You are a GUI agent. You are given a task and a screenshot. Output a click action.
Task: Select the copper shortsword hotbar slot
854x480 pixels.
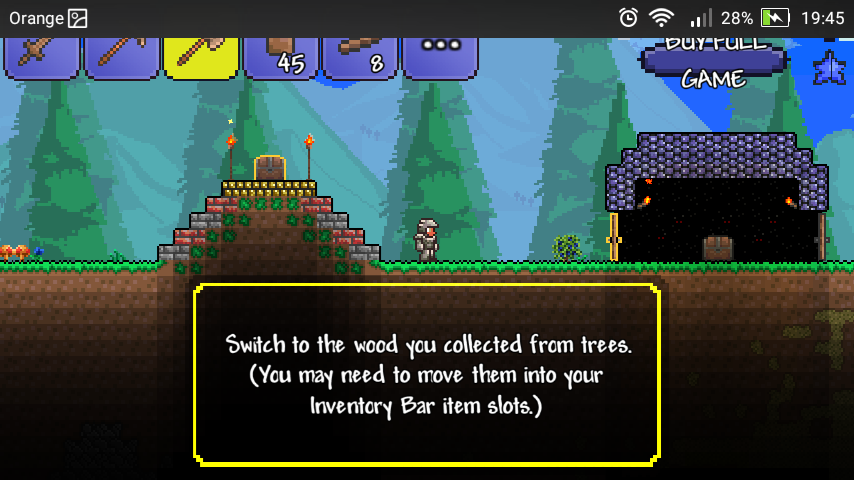(x=42, y=56)
